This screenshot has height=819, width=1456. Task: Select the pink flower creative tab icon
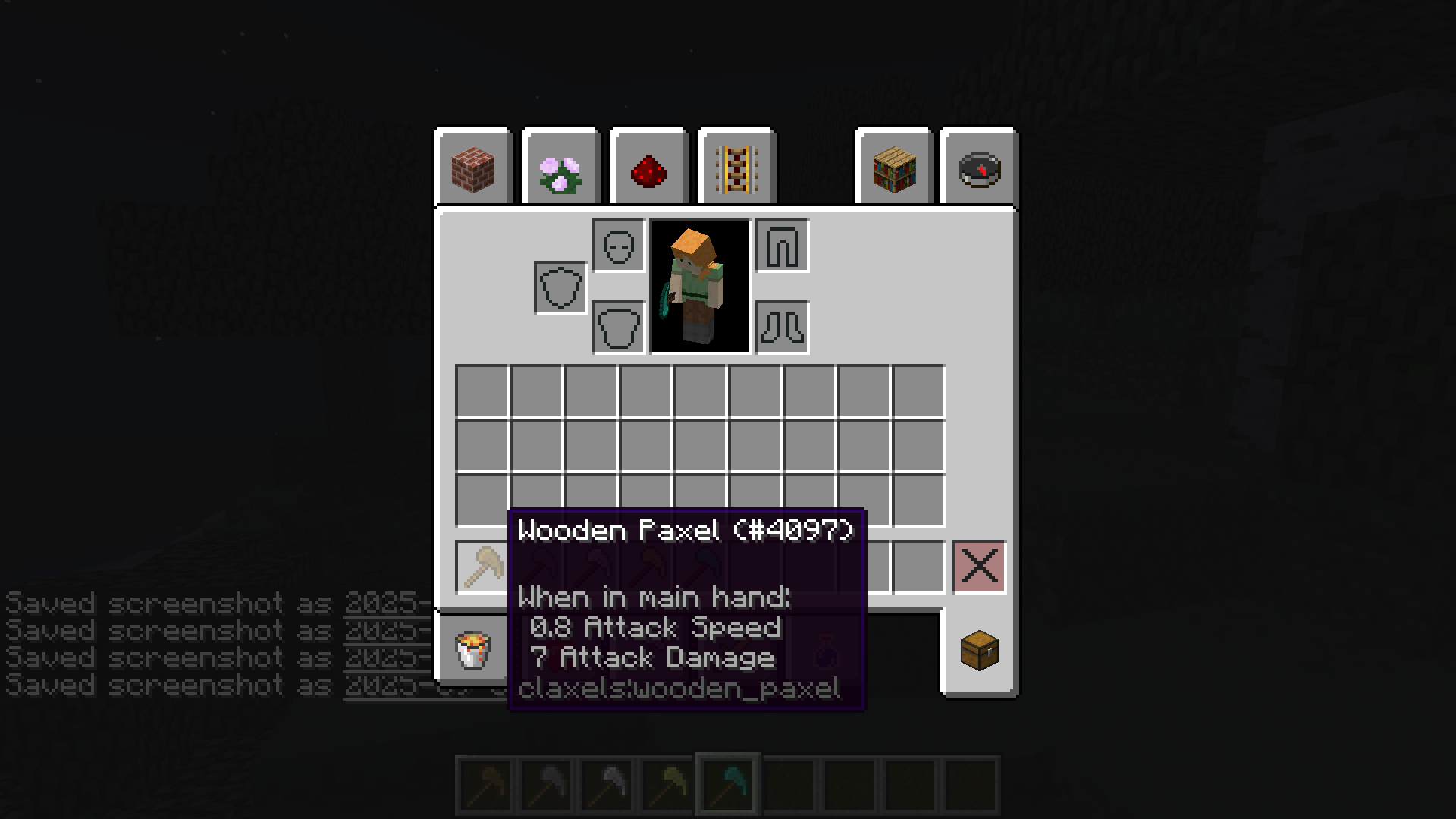(561, 168)
